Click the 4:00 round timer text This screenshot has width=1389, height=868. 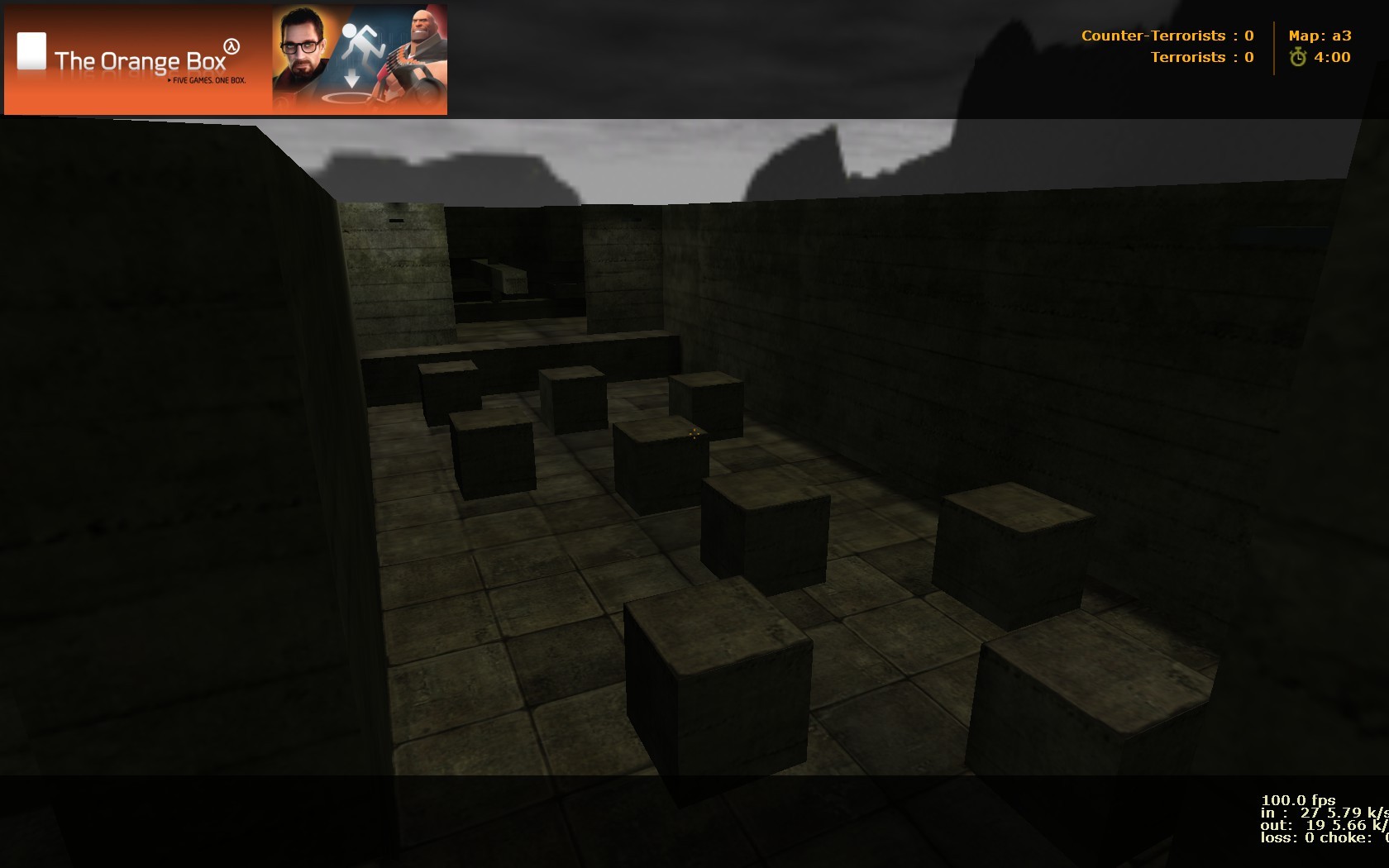[x=1334, y=57]
